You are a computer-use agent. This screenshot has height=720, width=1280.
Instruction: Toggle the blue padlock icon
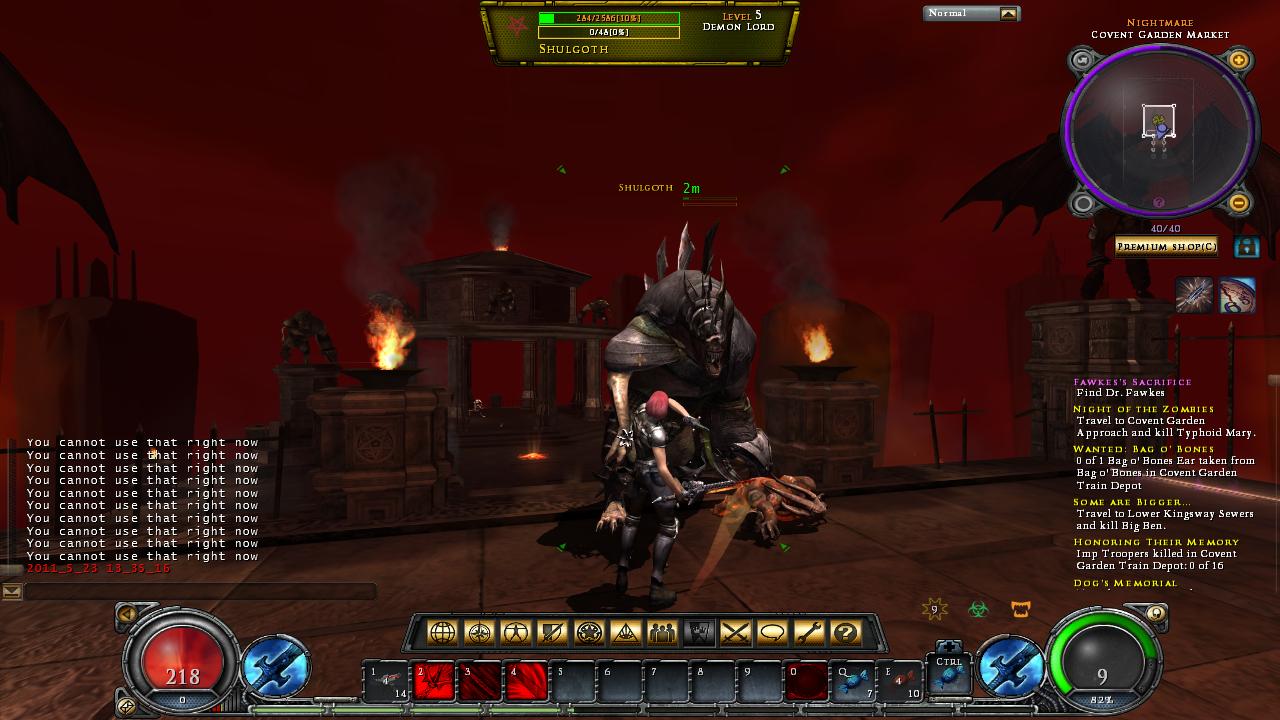coord(1246,246)
